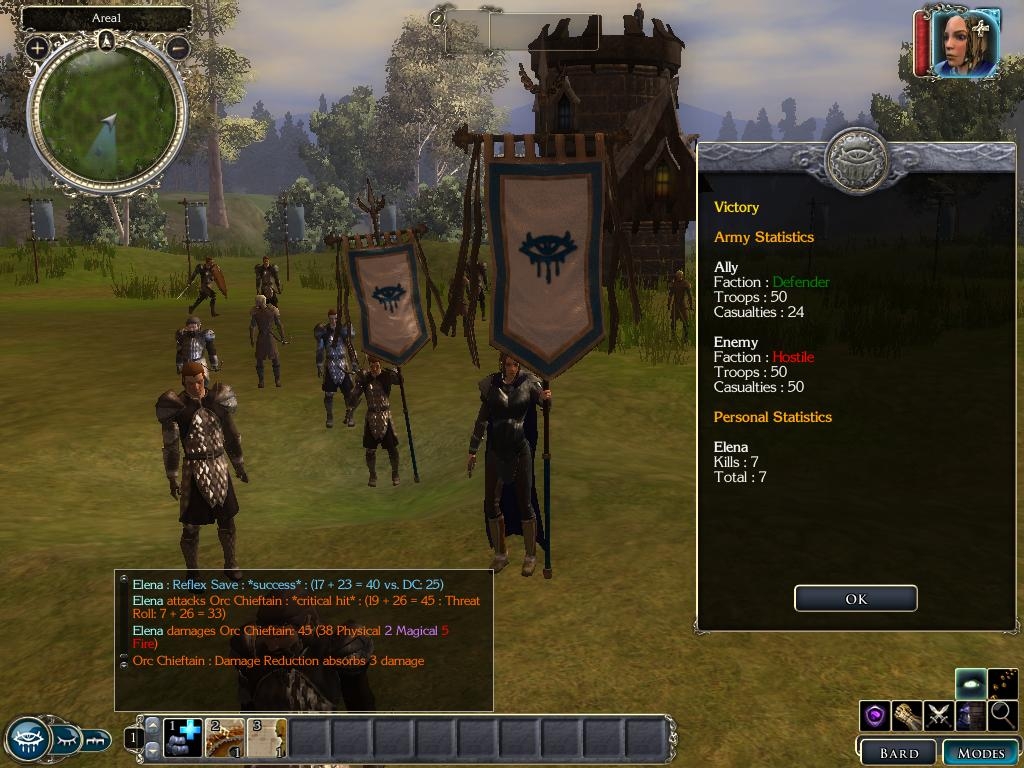Viewport: 1024px width, 768px height.
Task: Confirm the Victory panel with OK
Action: click(x=855, y=598)
